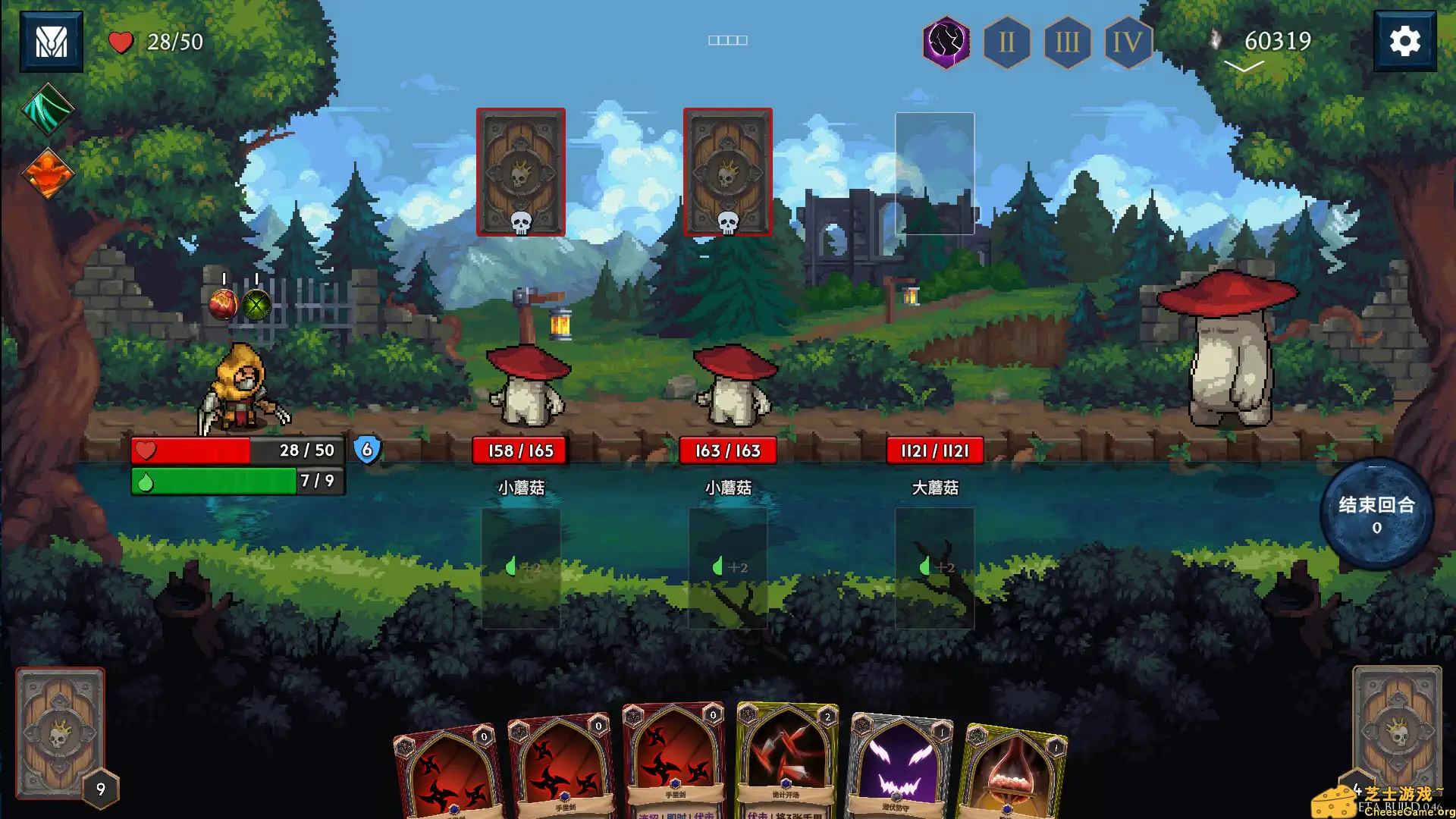Image resolution: width=1456 pixels, height=819 pixels.
Task: Click the green feather ability icon
Action: (x=47, y=111)
